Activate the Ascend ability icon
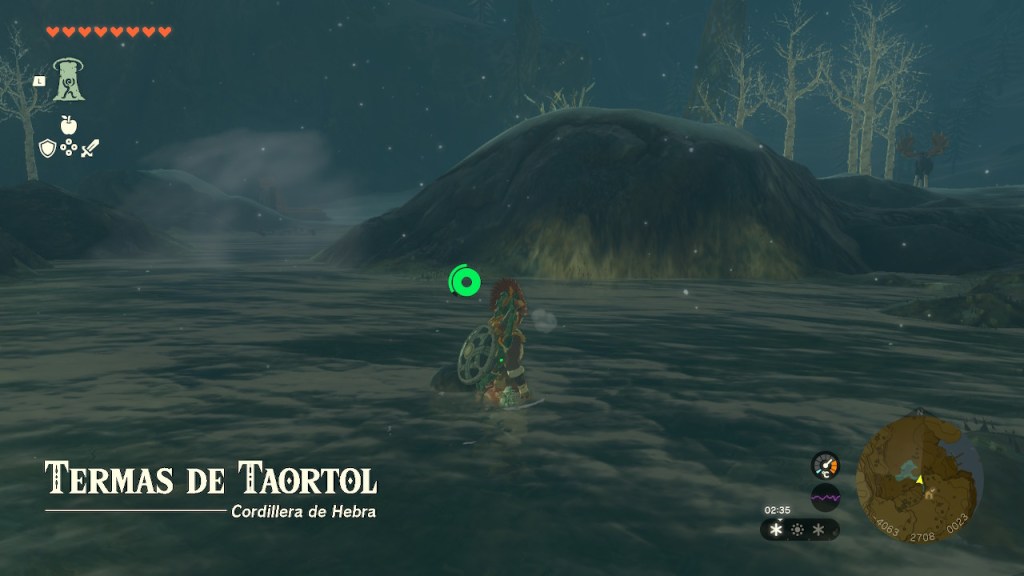This screenshot has width=1024, height=576. [x=69, y=79]
